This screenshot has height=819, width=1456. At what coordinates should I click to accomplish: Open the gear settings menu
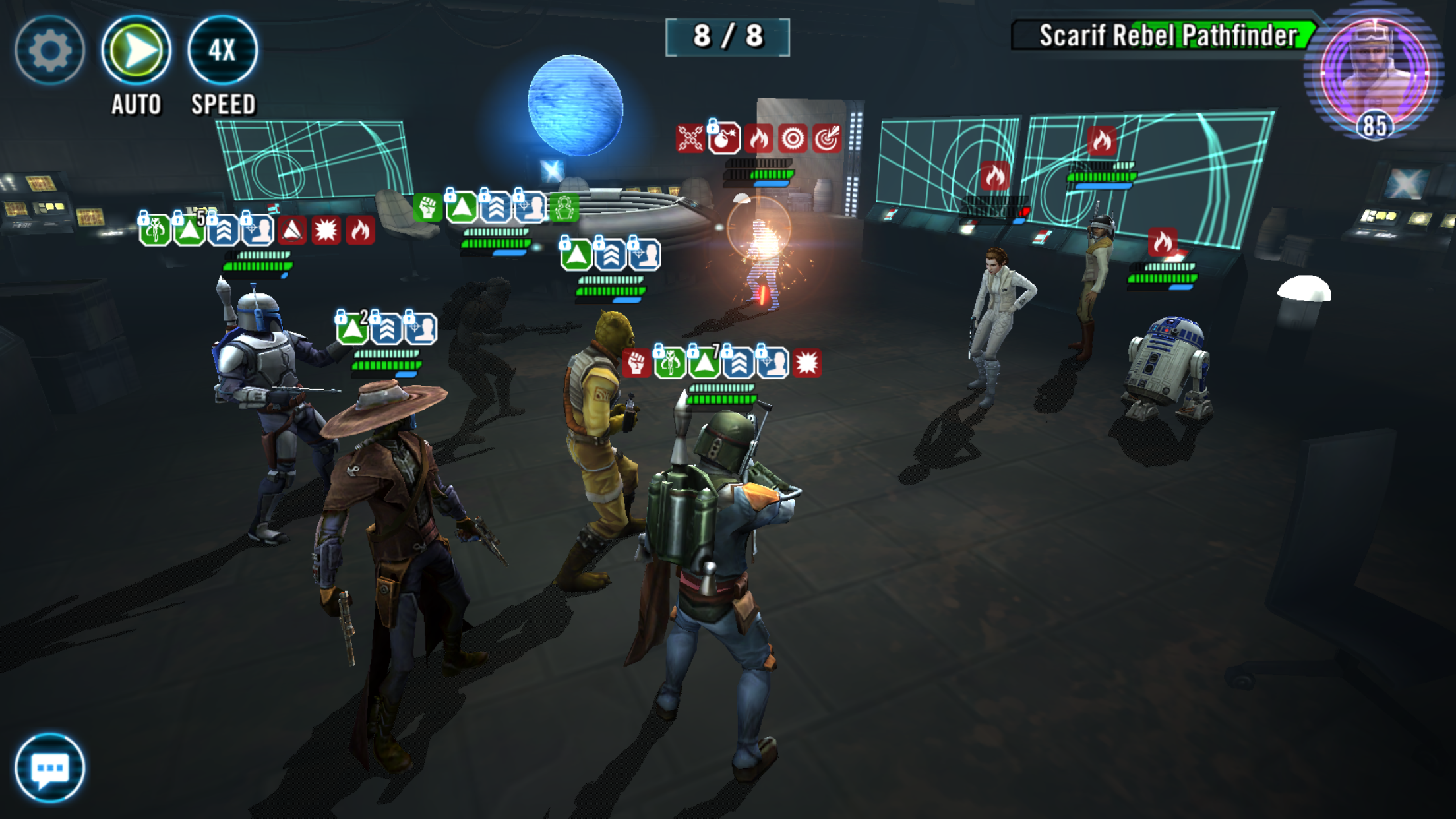click(49, 50)
